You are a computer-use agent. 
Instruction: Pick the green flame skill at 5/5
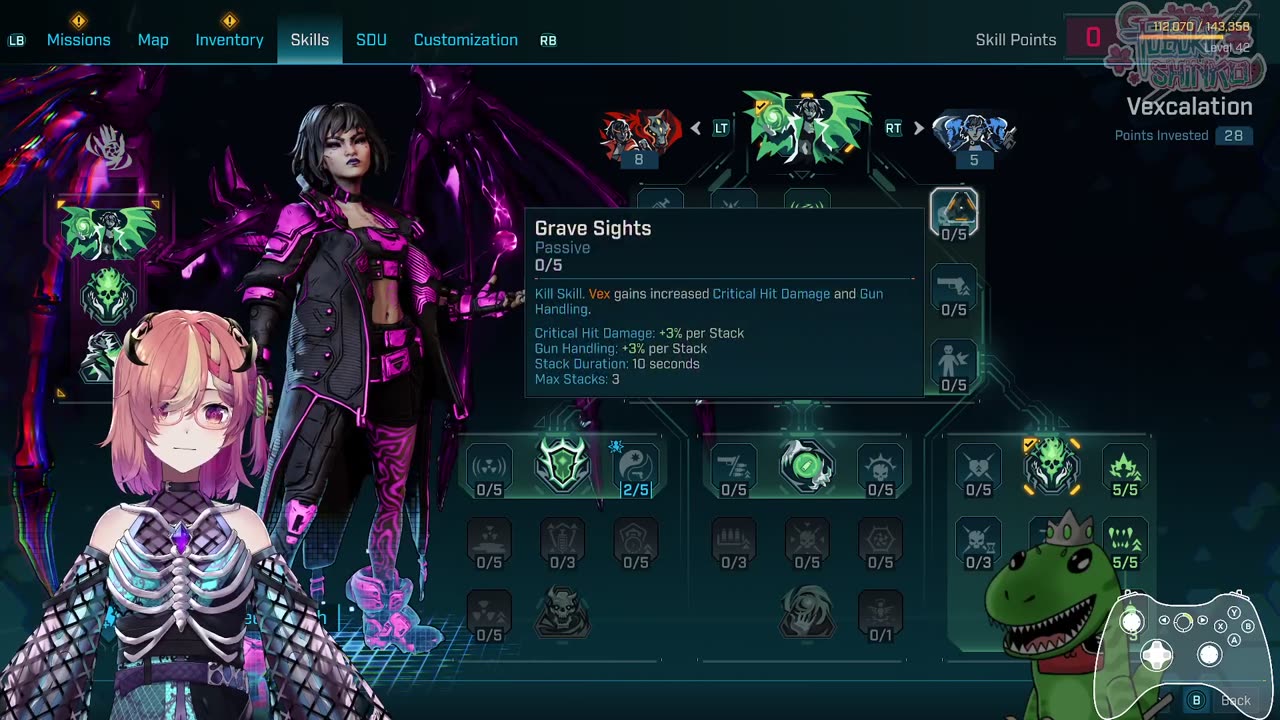click(x=1125, y=465)
